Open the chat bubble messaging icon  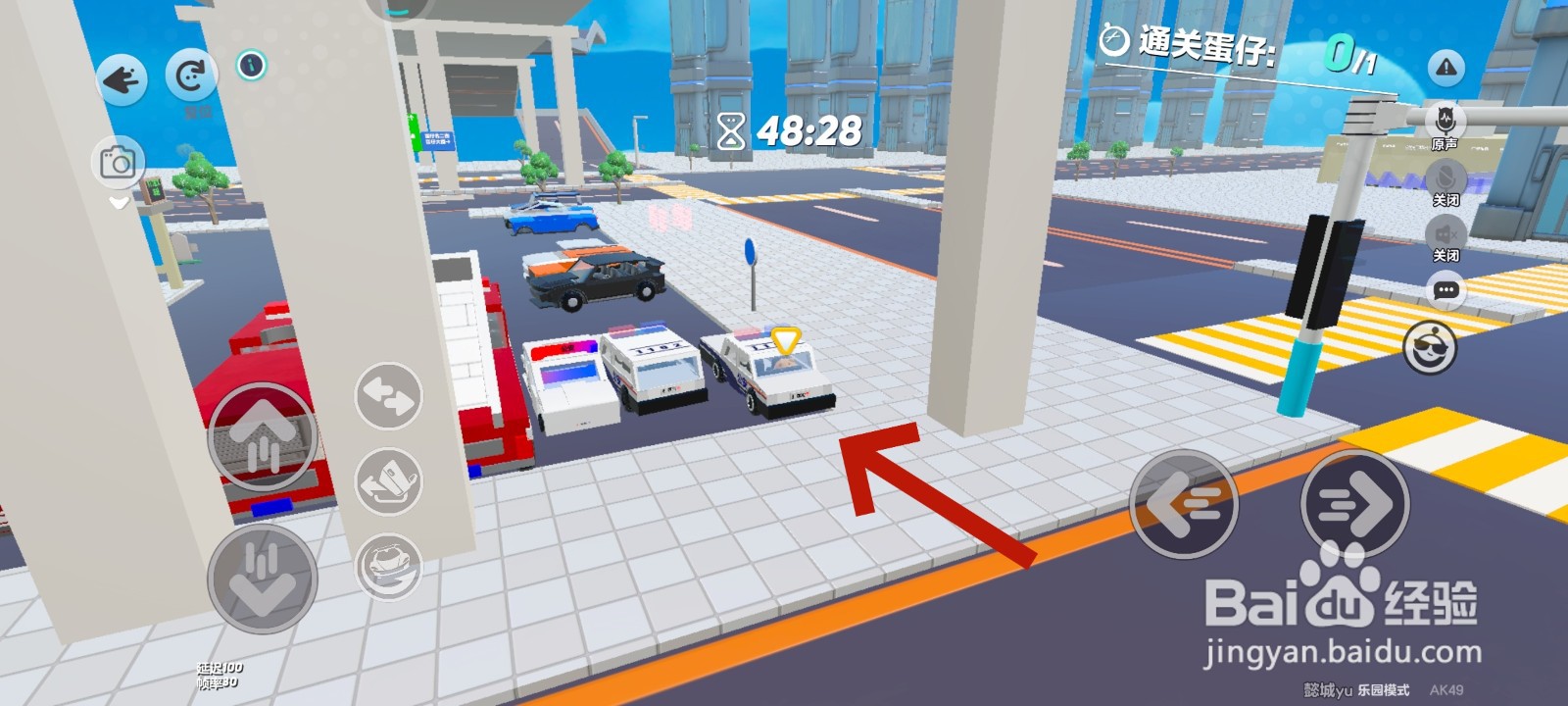pos(1445,290)
